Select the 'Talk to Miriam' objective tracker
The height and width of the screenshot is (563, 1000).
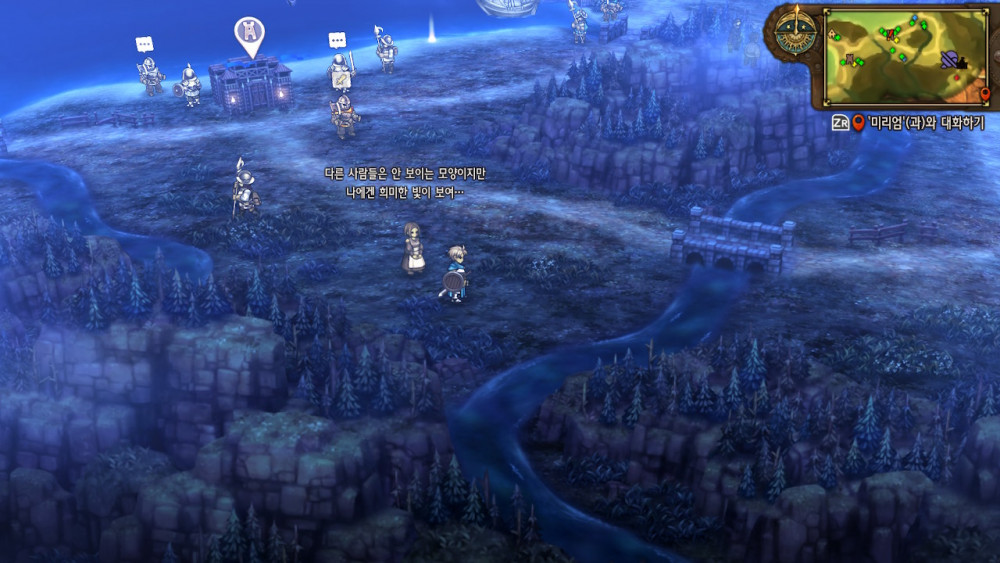[x=908, y=123]
